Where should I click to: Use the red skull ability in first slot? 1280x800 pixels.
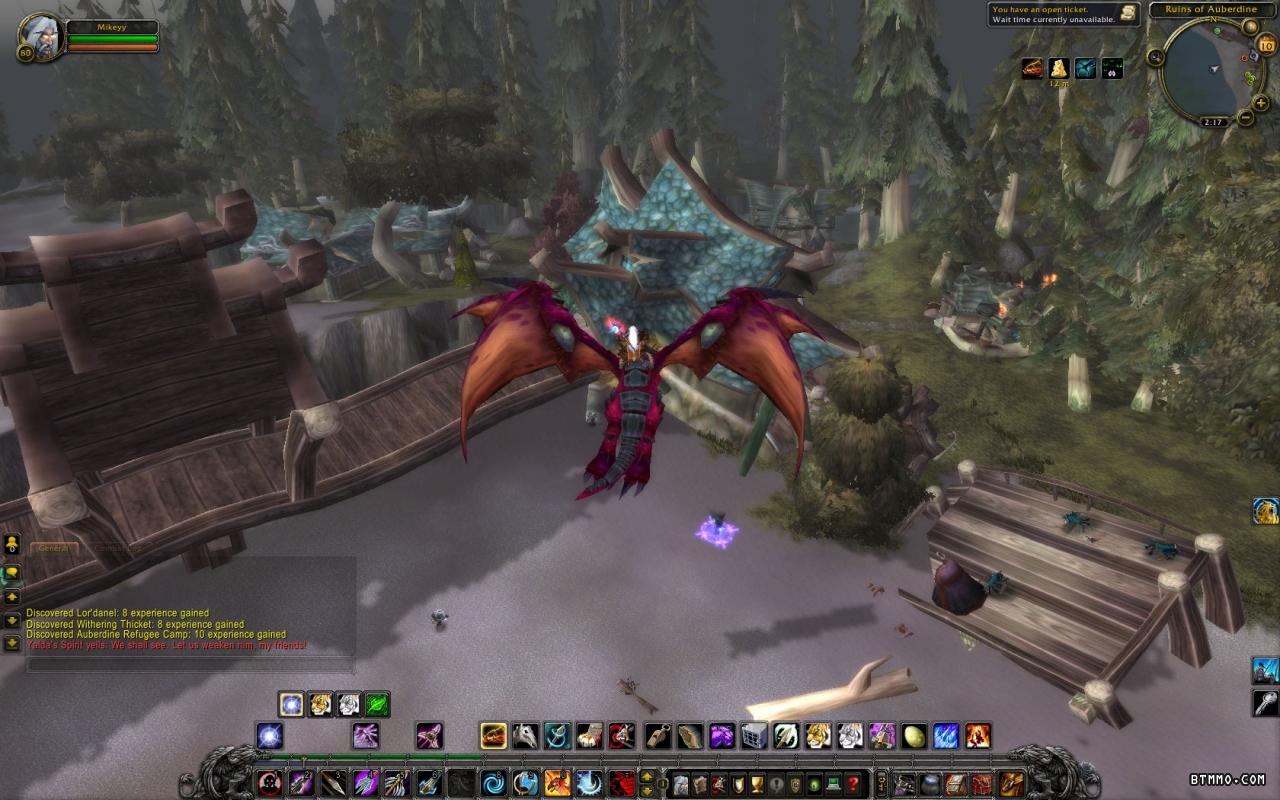[269, 783]
